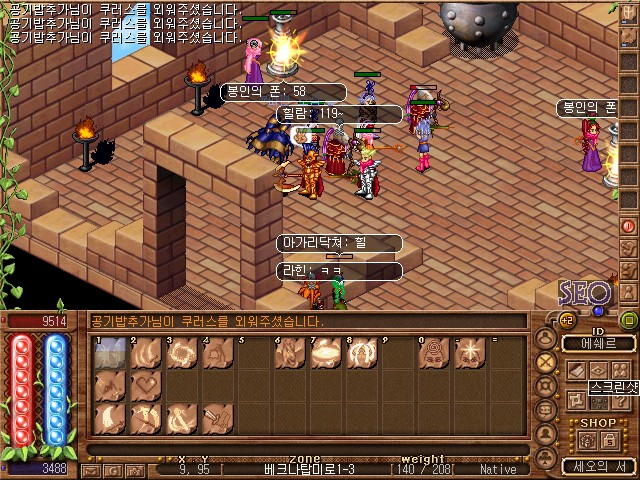Activate the swirl spell in slot 3
The image size is (640, 480).
pyautogui.click(x=182, y=352)
